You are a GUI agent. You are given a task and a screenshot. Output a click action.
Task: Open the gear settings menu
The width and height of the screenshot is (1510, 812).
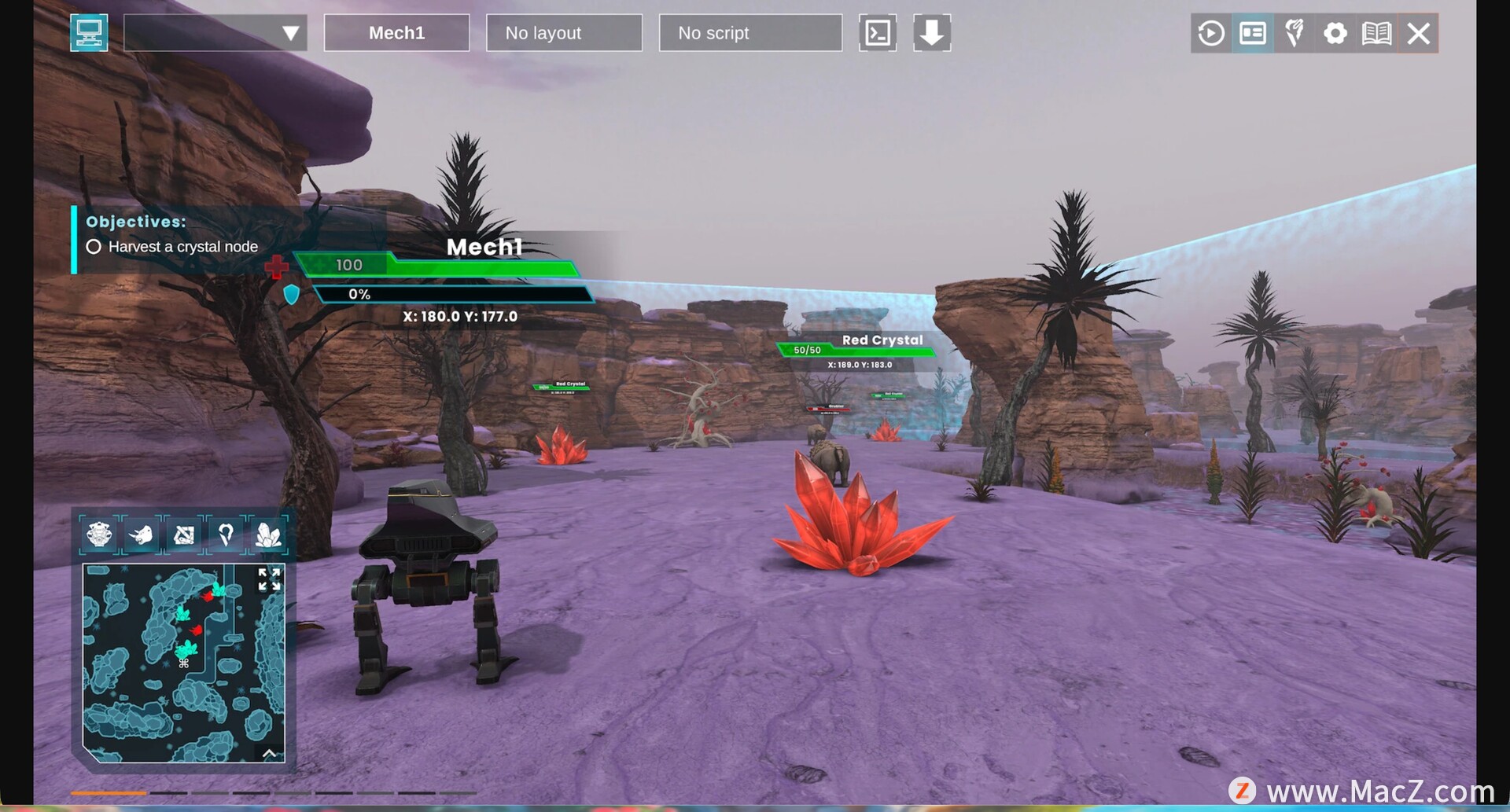(x=1335, y=33)
